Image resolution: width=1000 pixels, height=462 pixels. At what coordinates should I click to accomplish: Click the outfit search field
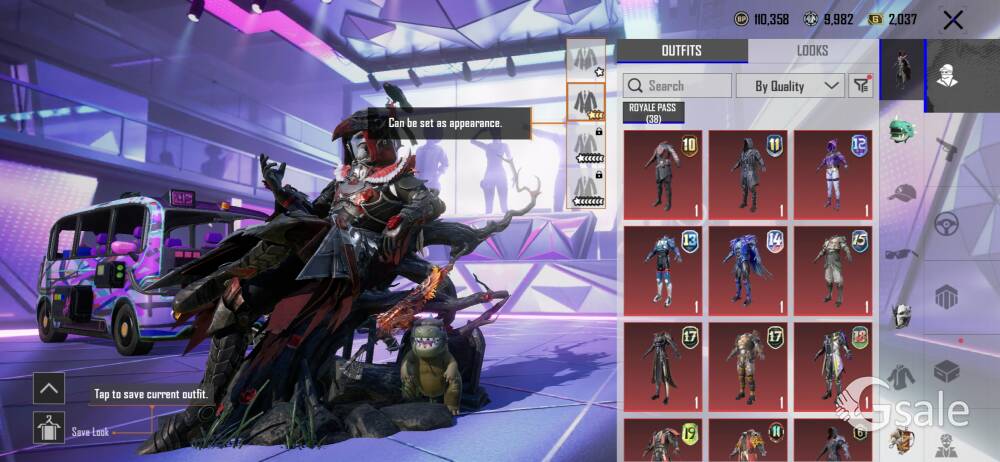pyautogui.click(x=677, y=86)
